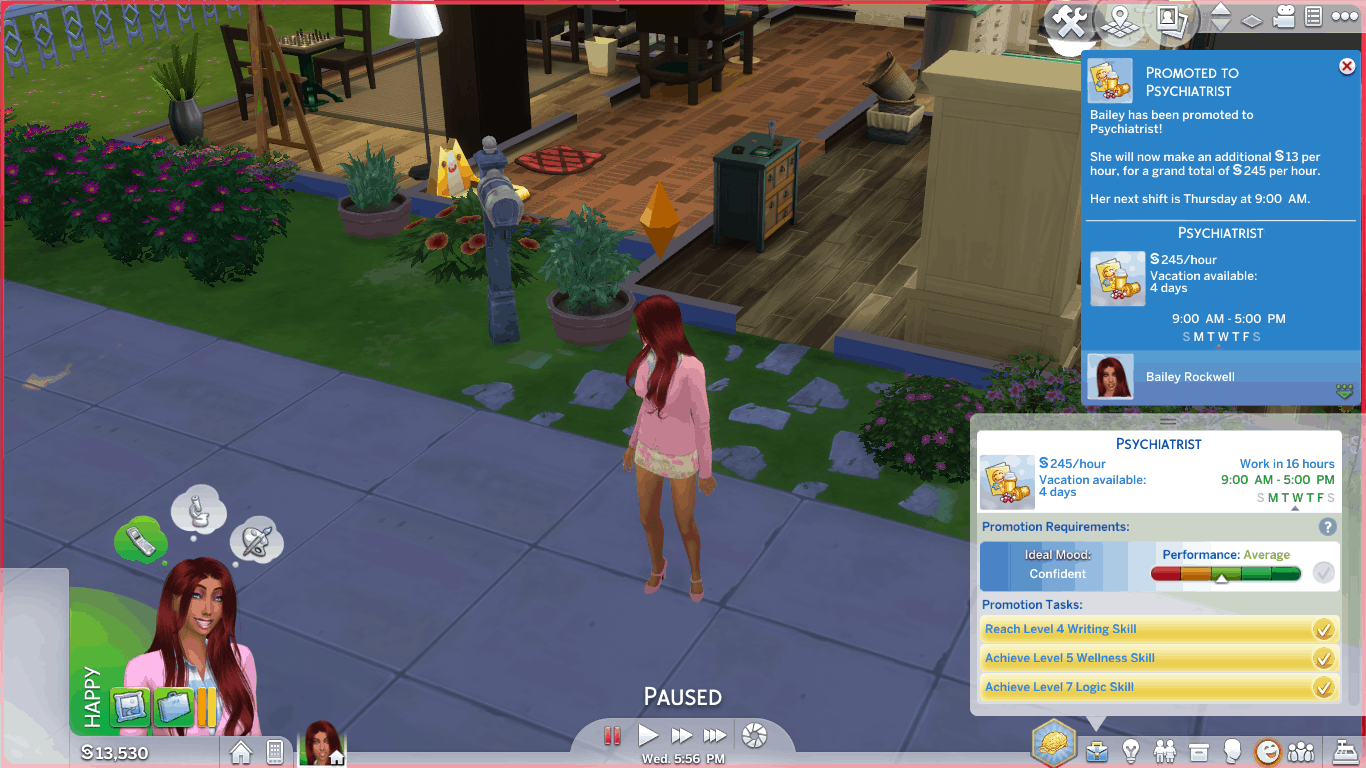Screen dimensions: 1366x768
Task: Show the skills panel lightbulb icon
Action: click(x=1131, y=750)
